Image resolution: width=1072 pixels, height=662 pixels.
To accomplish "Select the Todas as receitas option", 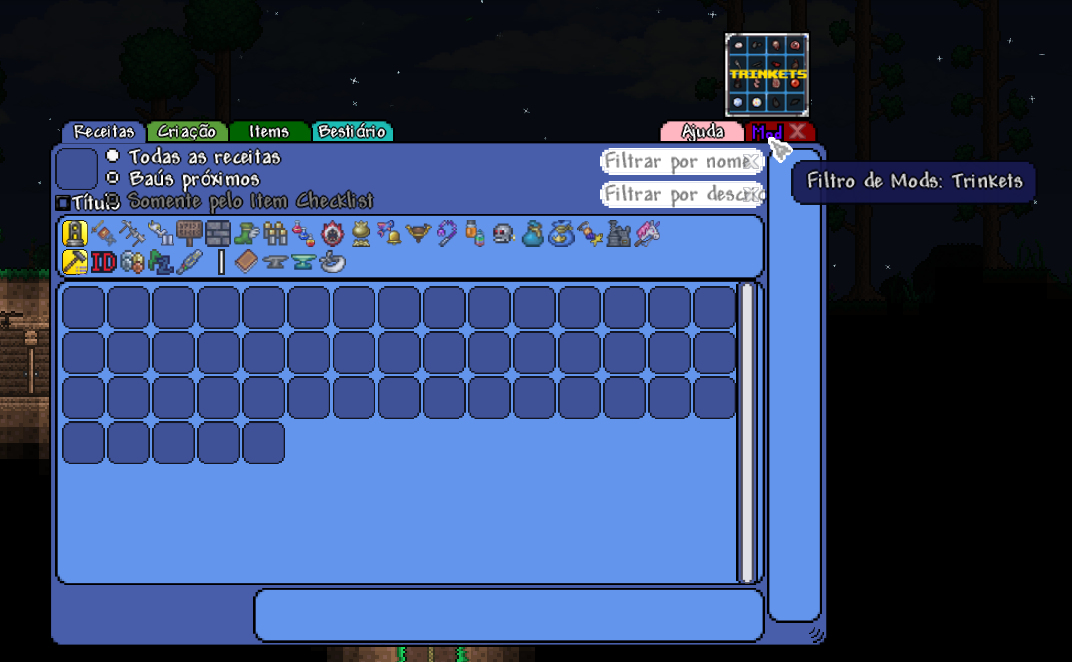I will (x=113, y=157).
